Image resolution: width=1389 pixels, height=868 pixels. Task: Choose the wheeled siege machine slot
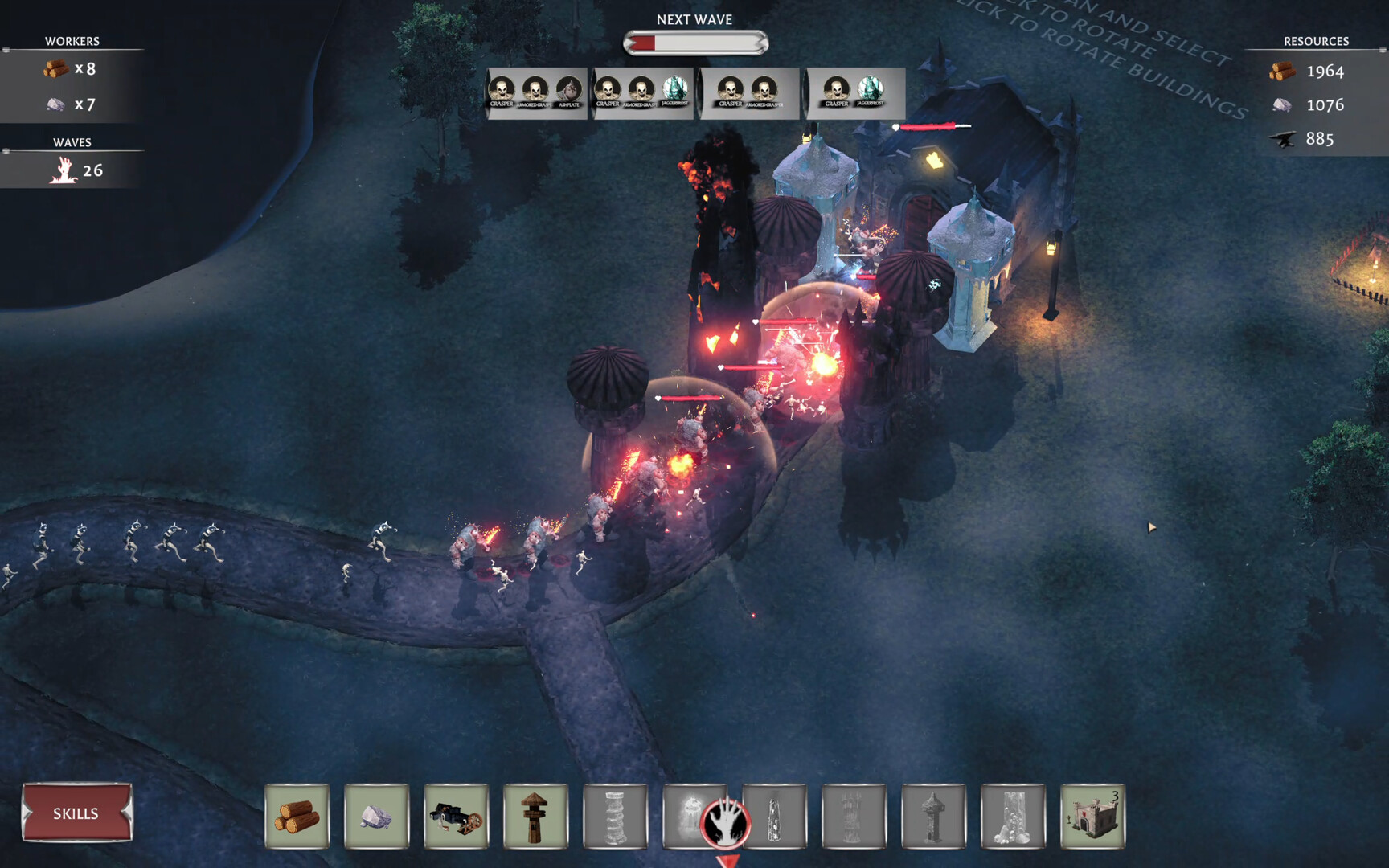pos(456,817)
